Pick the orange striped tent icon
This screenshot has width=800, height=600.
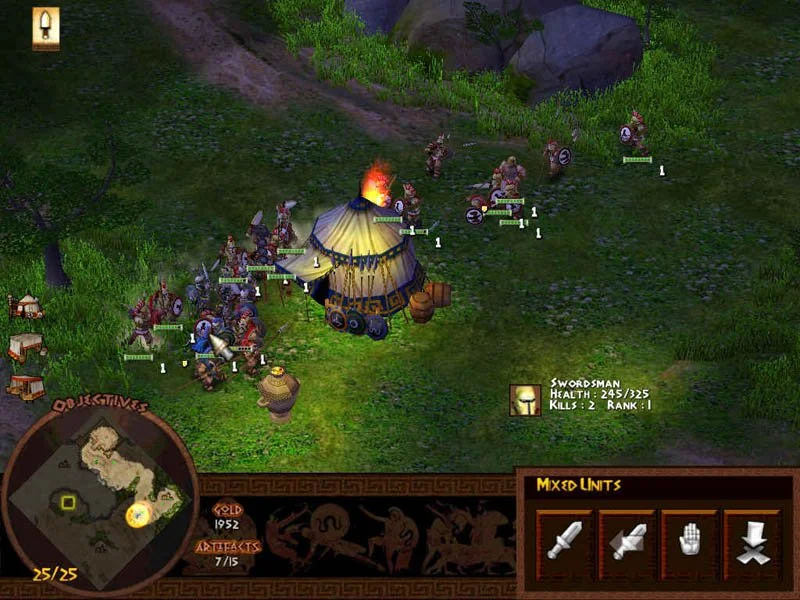25,386
